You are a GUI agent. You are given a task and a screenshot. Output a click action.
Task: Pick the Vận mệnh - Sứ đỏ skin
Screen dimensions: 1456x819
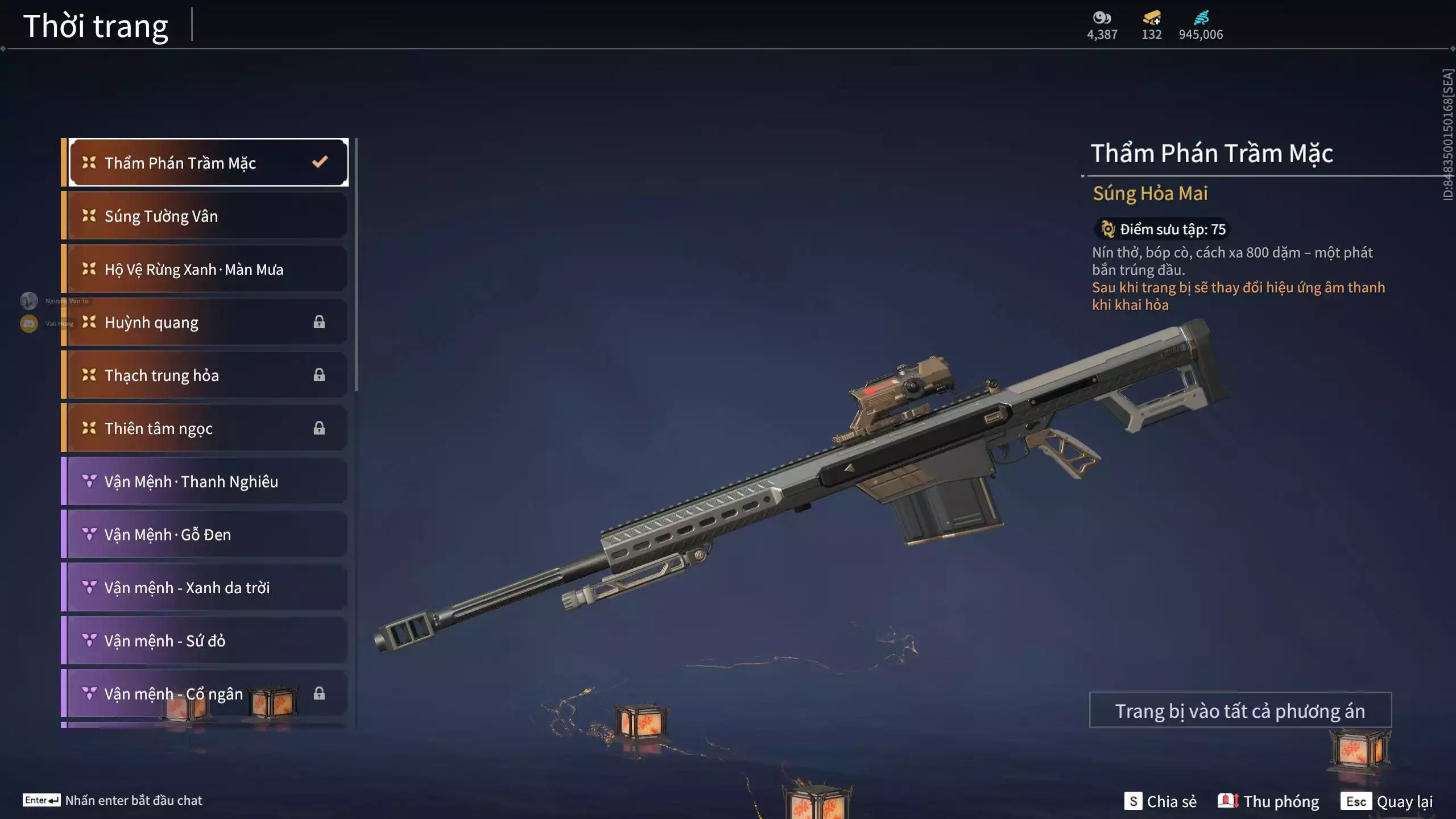208,641
